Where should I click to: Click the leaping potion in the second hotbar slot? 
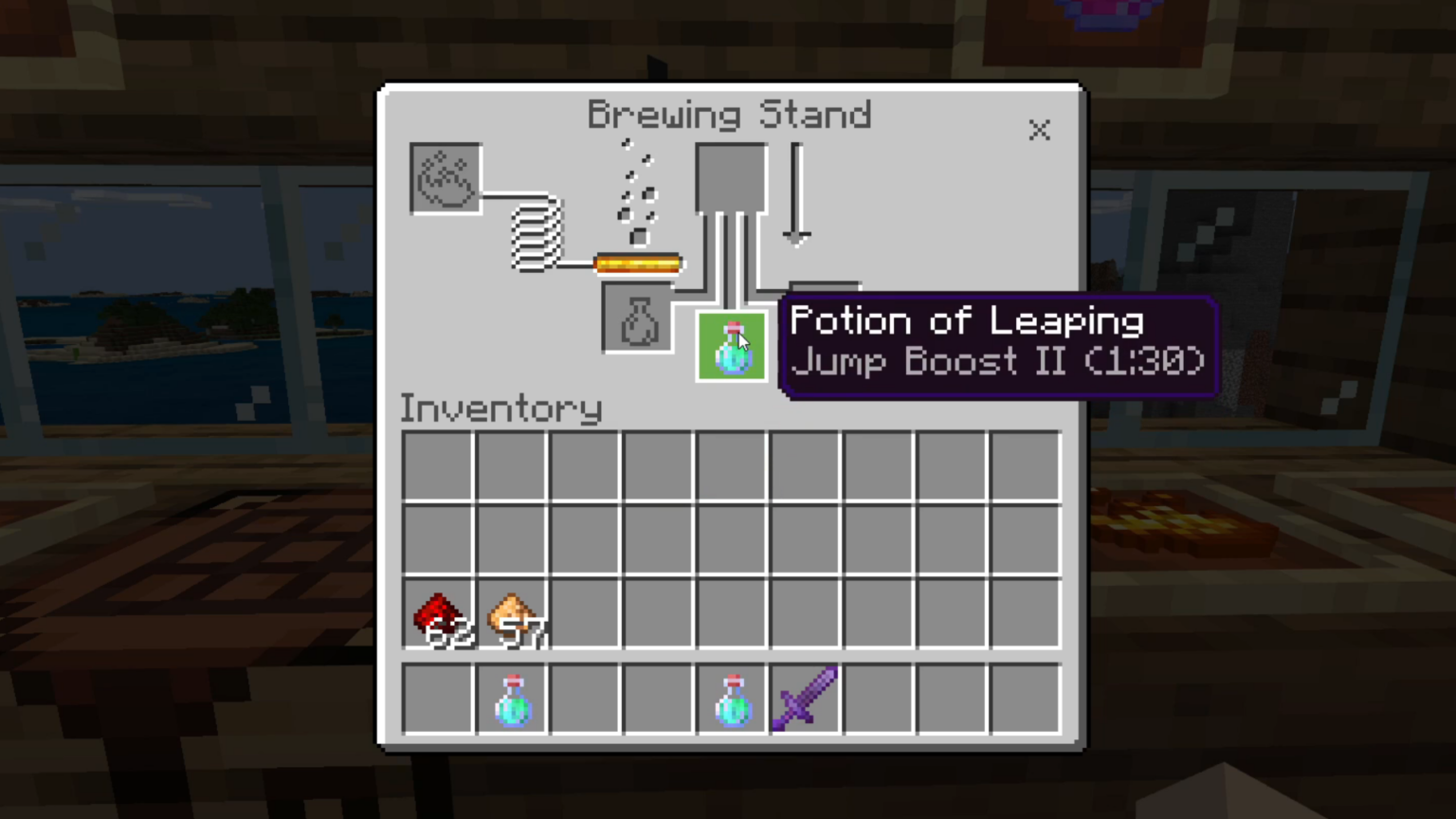point(512,700)
